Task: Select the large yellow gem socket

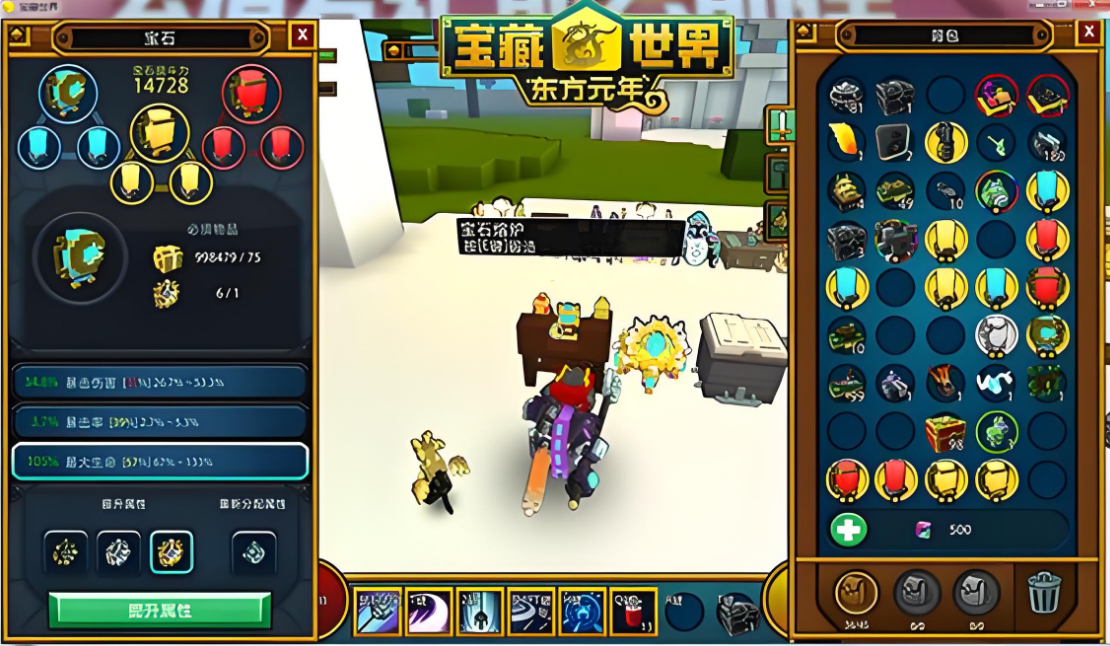Action: pyautogui.click(x=160, y=133)
